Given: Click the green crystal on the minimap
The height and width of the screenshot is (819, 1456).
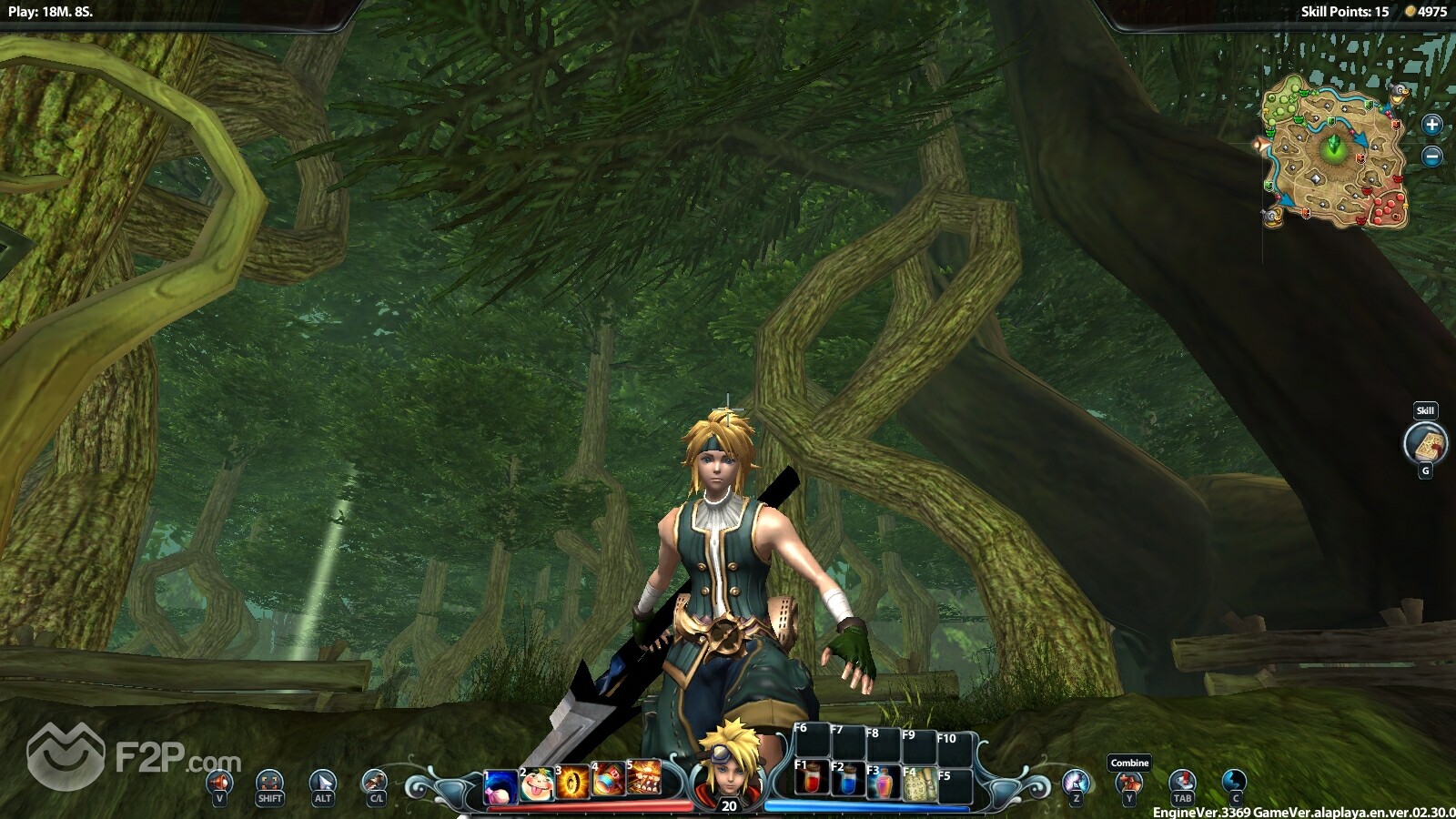Looking at the screenshot, I should coord(1334,145).
